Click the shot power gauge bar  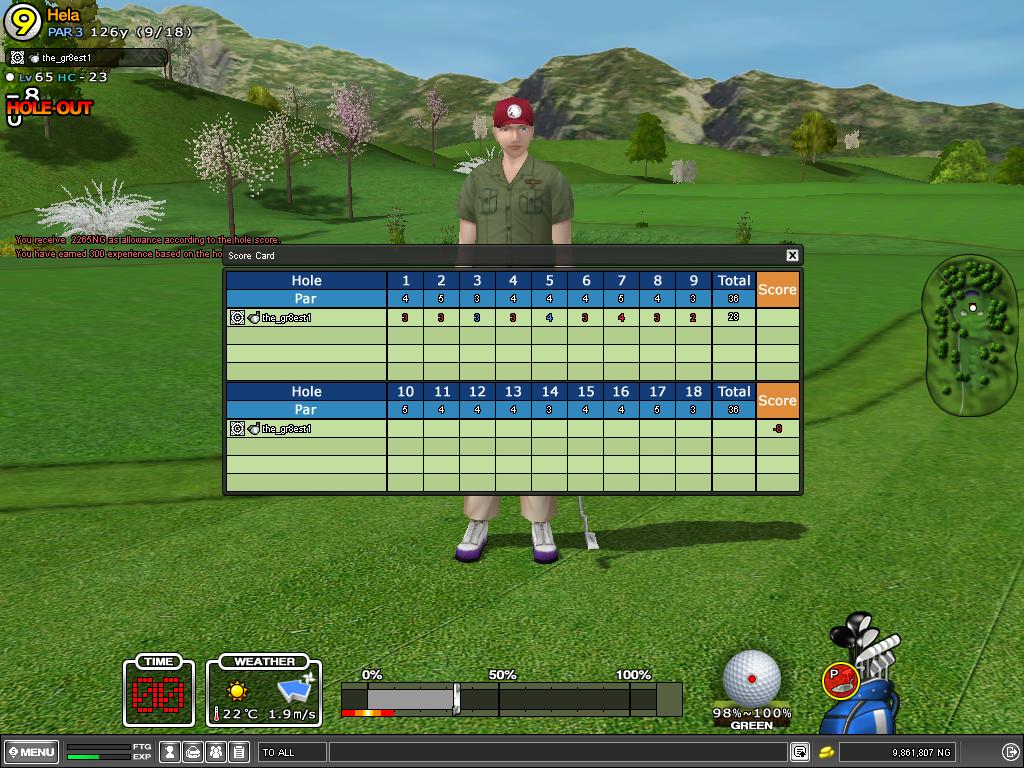click(x=510, y=698)
